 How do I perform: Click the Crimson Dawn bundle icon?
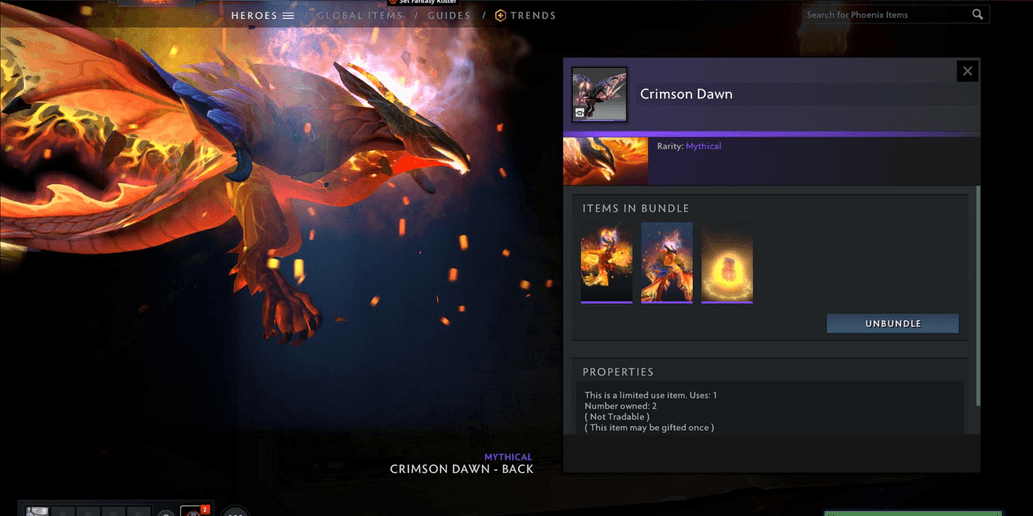[x=599, y=94]
